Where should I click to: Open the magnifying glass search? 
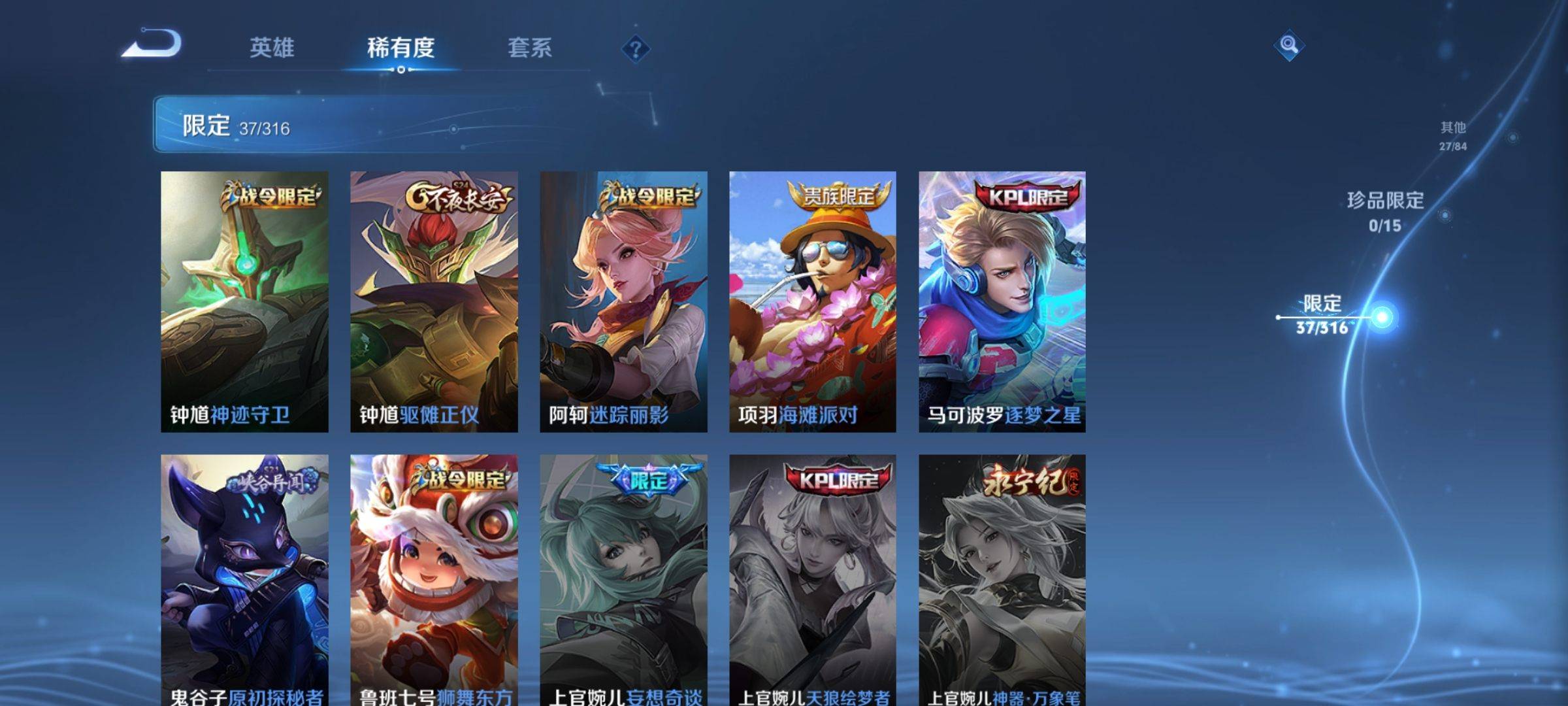(1288, 45)
